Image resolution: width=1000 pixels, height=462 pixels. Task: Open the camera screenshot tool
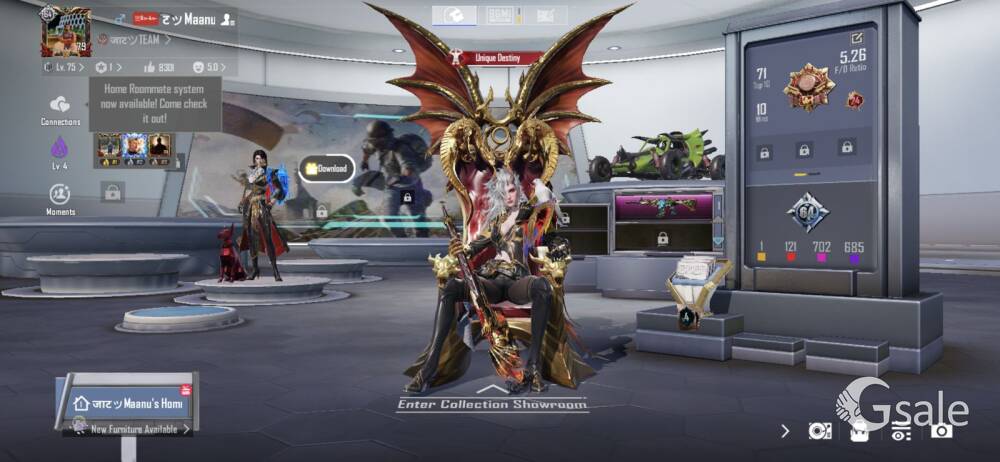(x=940, y=431)
